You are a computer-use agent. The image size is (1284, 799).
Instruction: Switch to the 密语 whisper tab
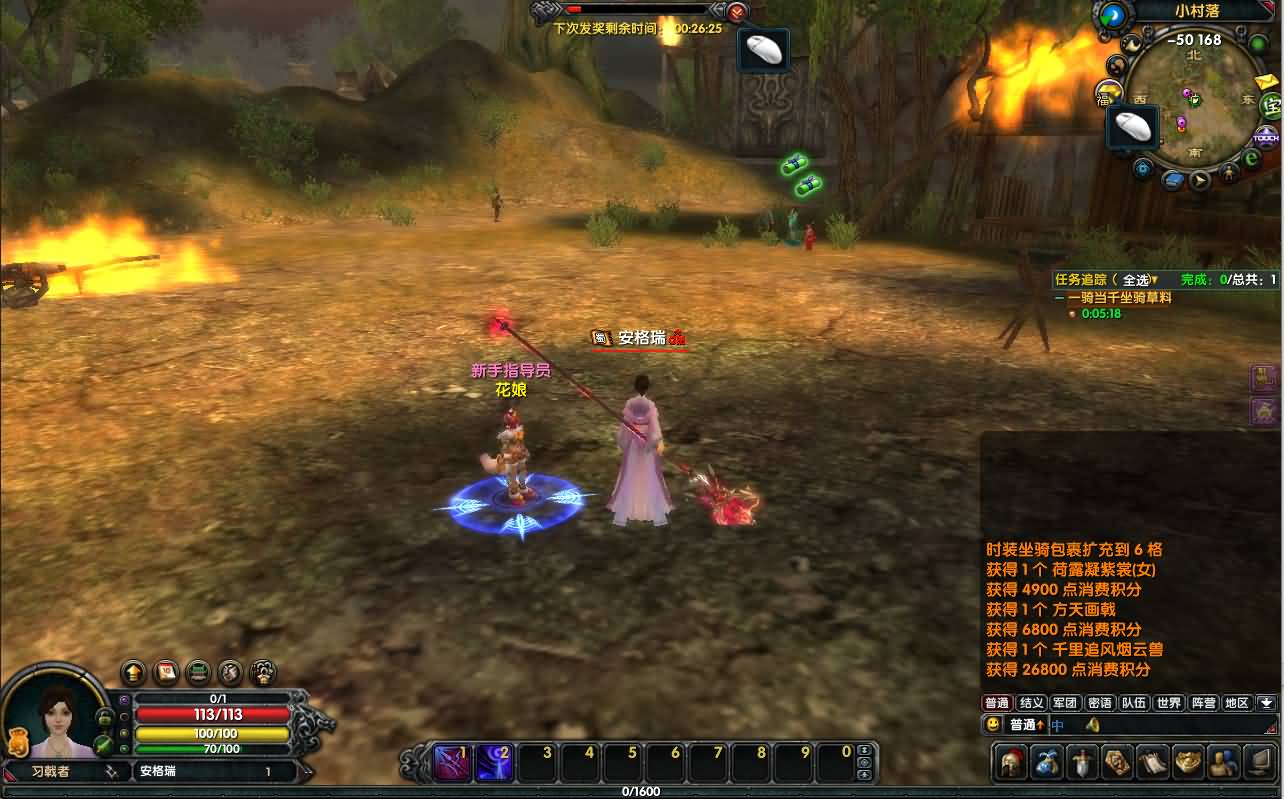click(x=1100, y=703)
